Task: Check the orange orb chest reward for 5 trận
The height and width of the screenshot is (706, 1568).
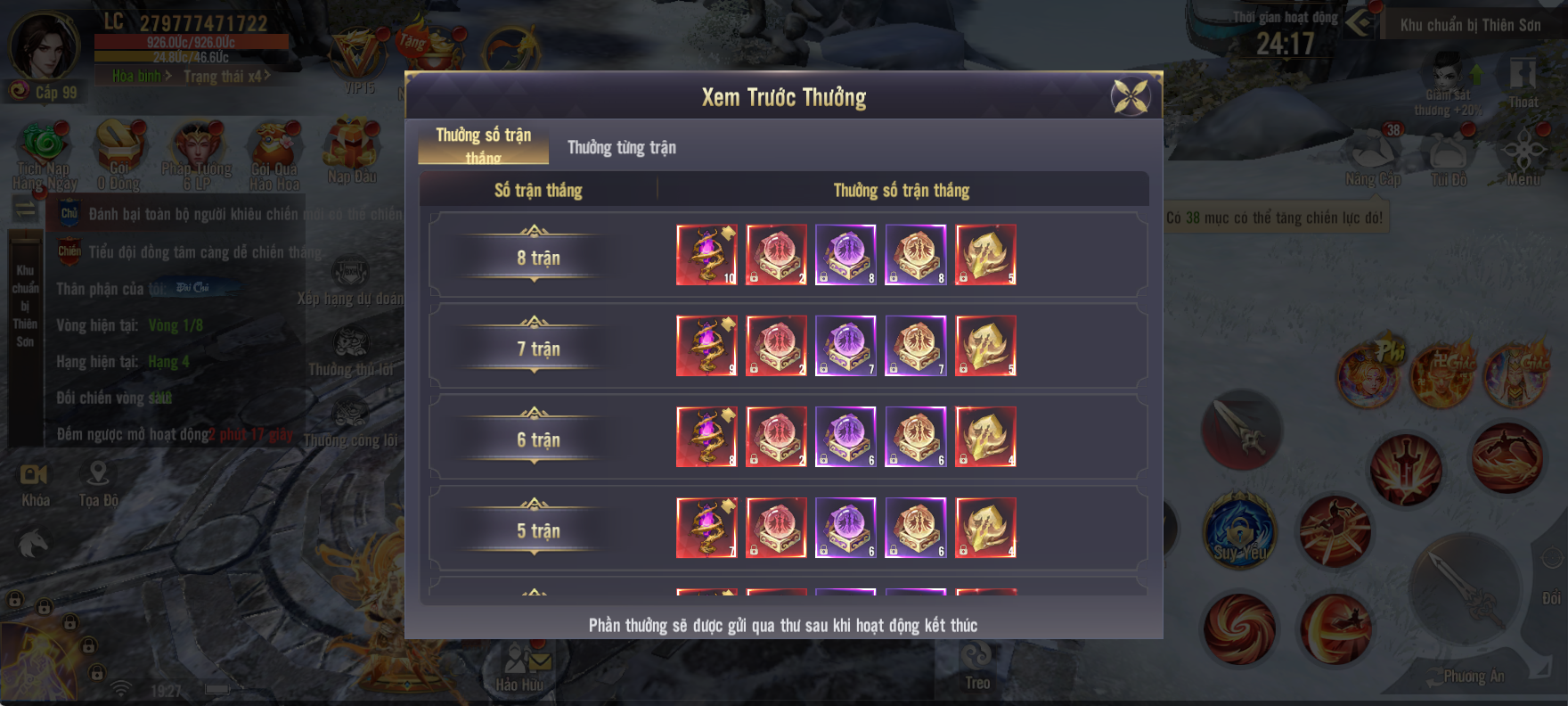Action: [x=915, y=528]
